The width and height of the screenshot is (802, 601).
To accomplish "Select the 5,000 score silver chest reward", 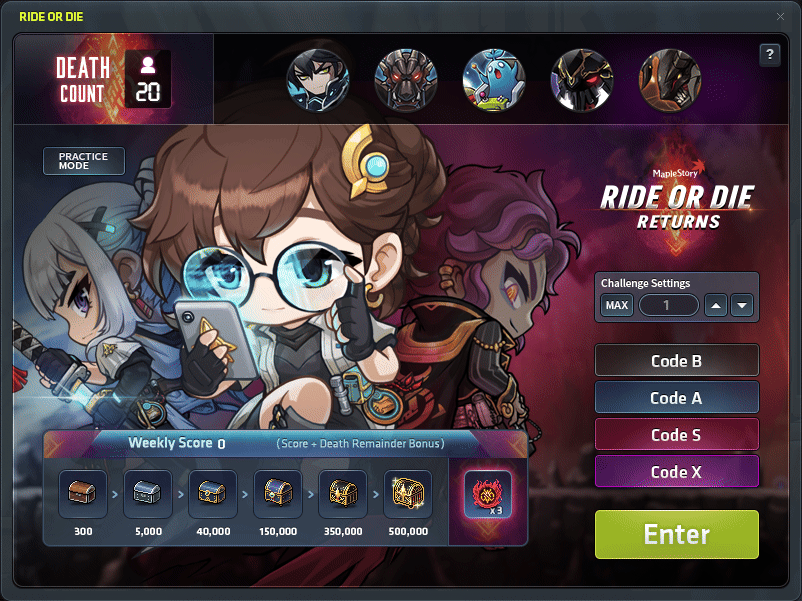I will pos(147,494).
